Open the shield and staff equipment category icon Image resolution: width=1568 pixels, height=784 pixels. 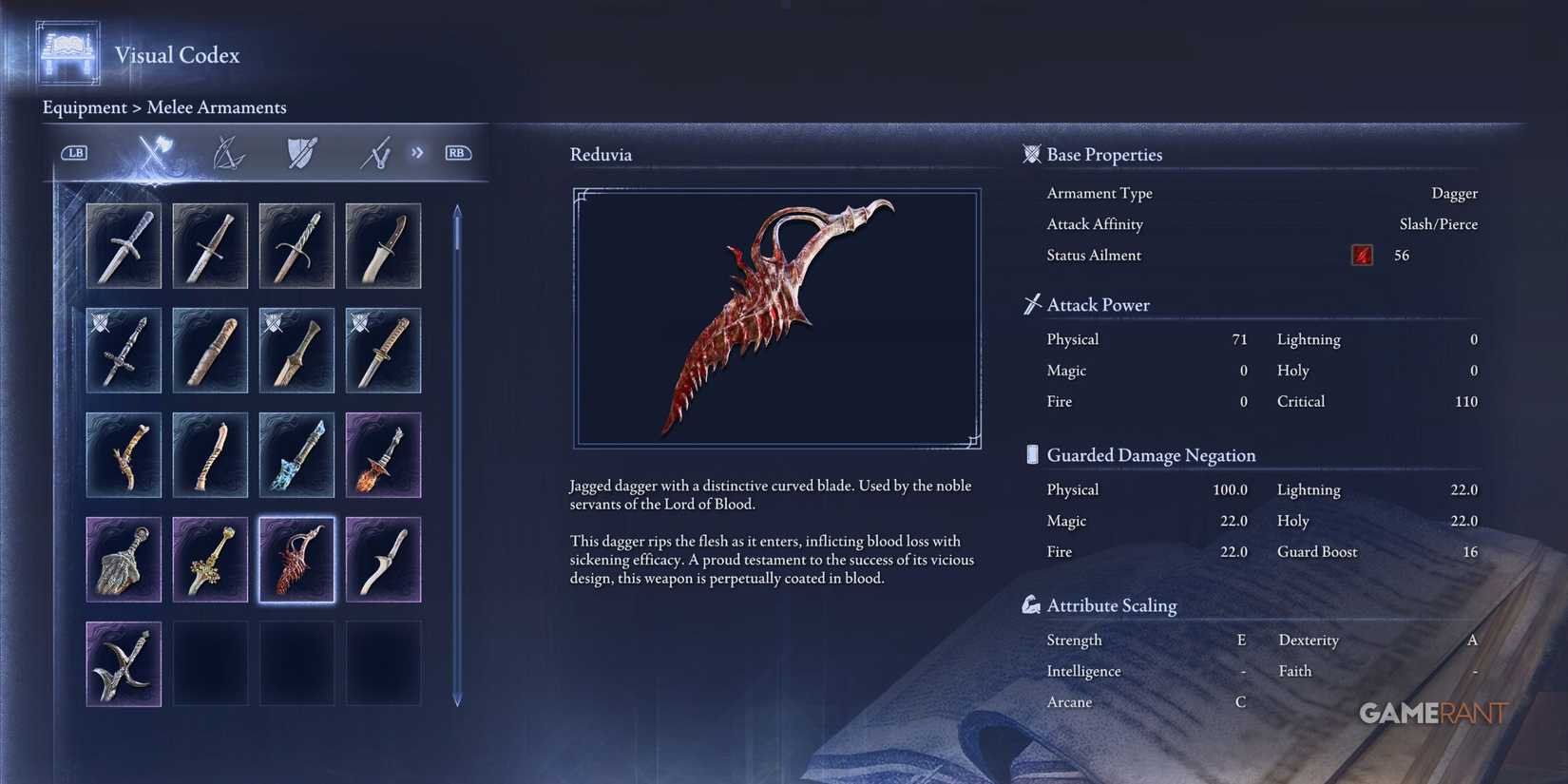(x=299, y=153)
